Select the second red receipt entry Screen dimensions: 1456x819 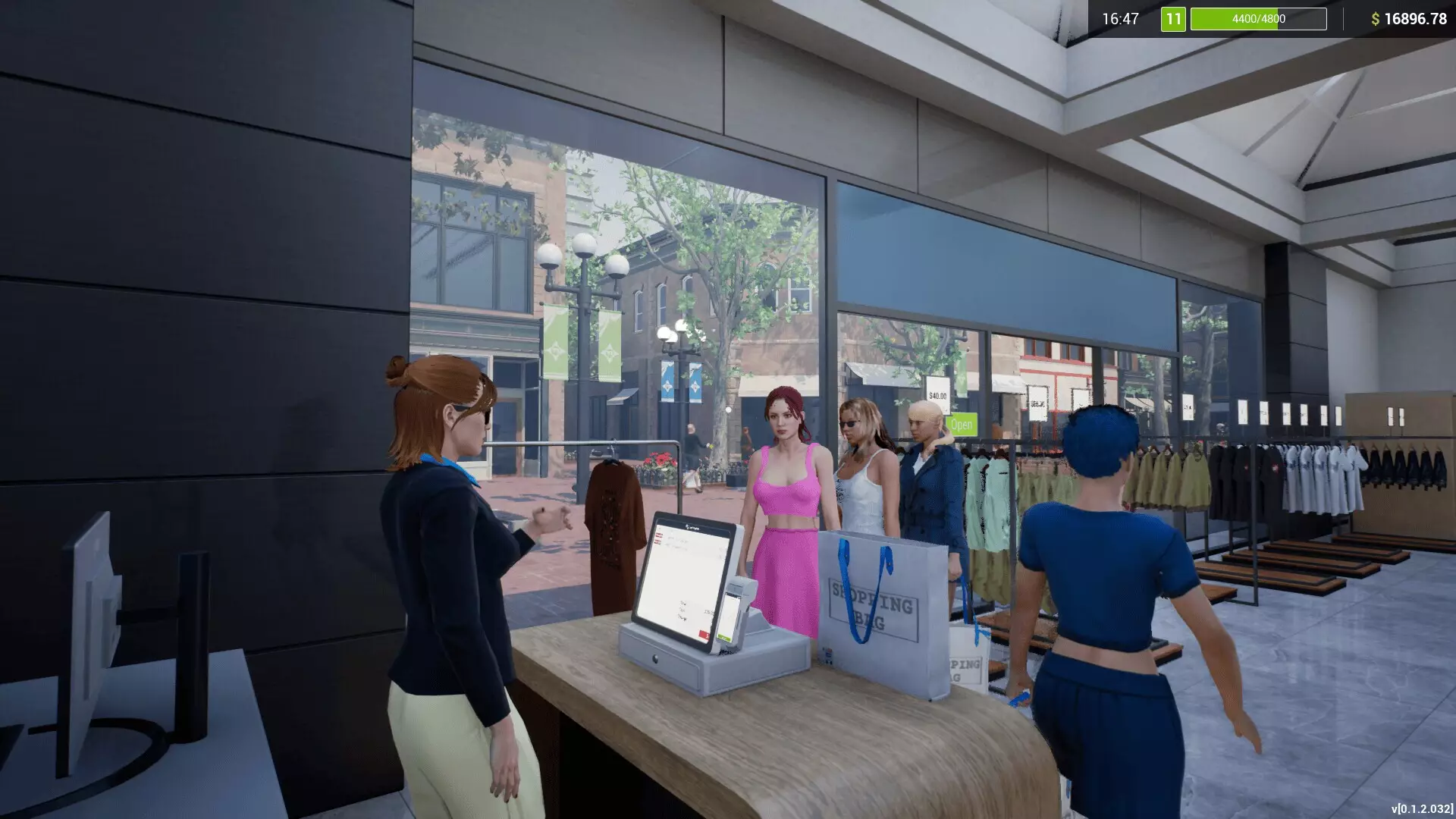(659, 541)
